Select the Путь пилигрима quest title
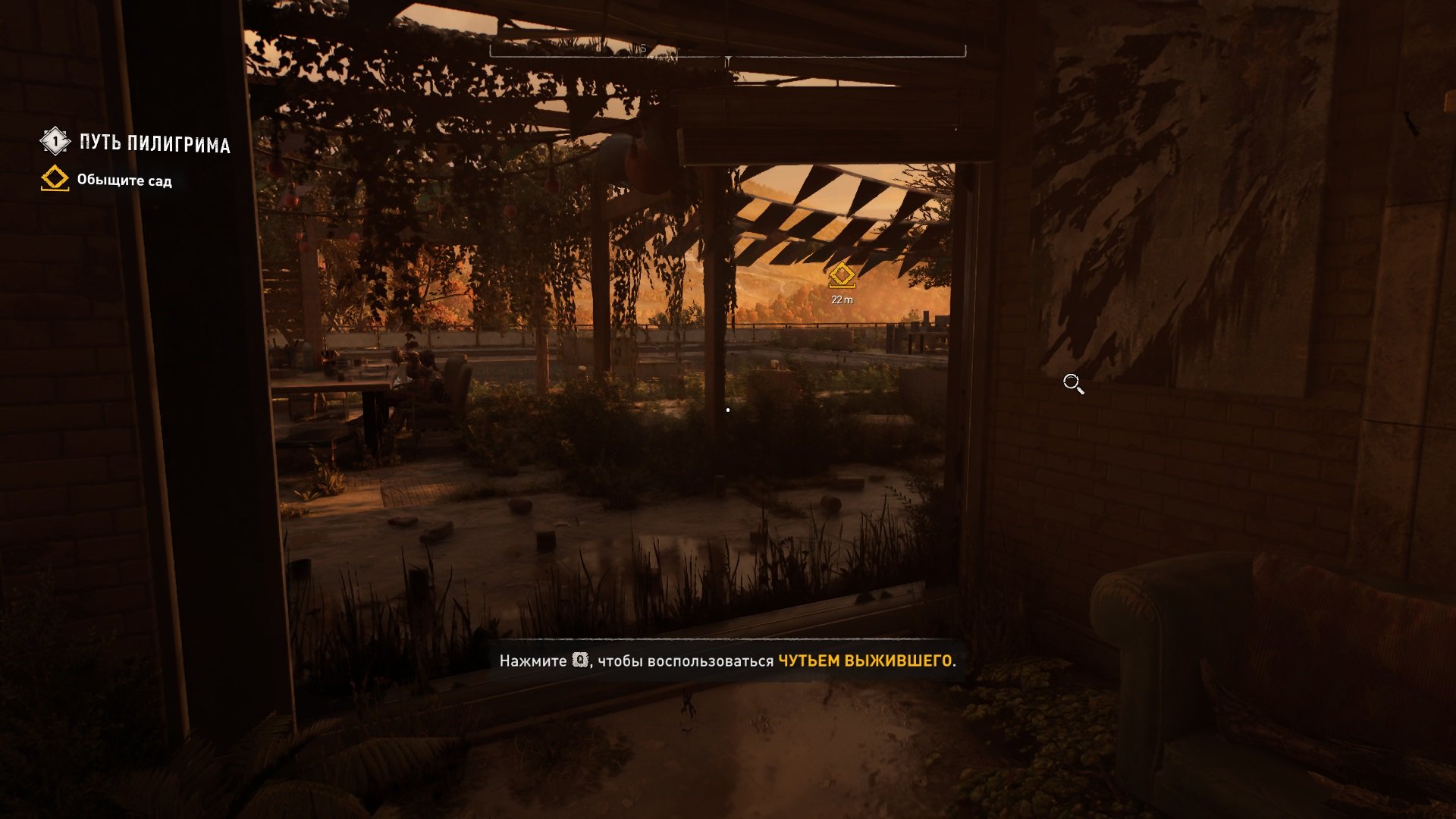Viewport: 1456px width, 819px height. pyautogui.click(x=154, y=143)
